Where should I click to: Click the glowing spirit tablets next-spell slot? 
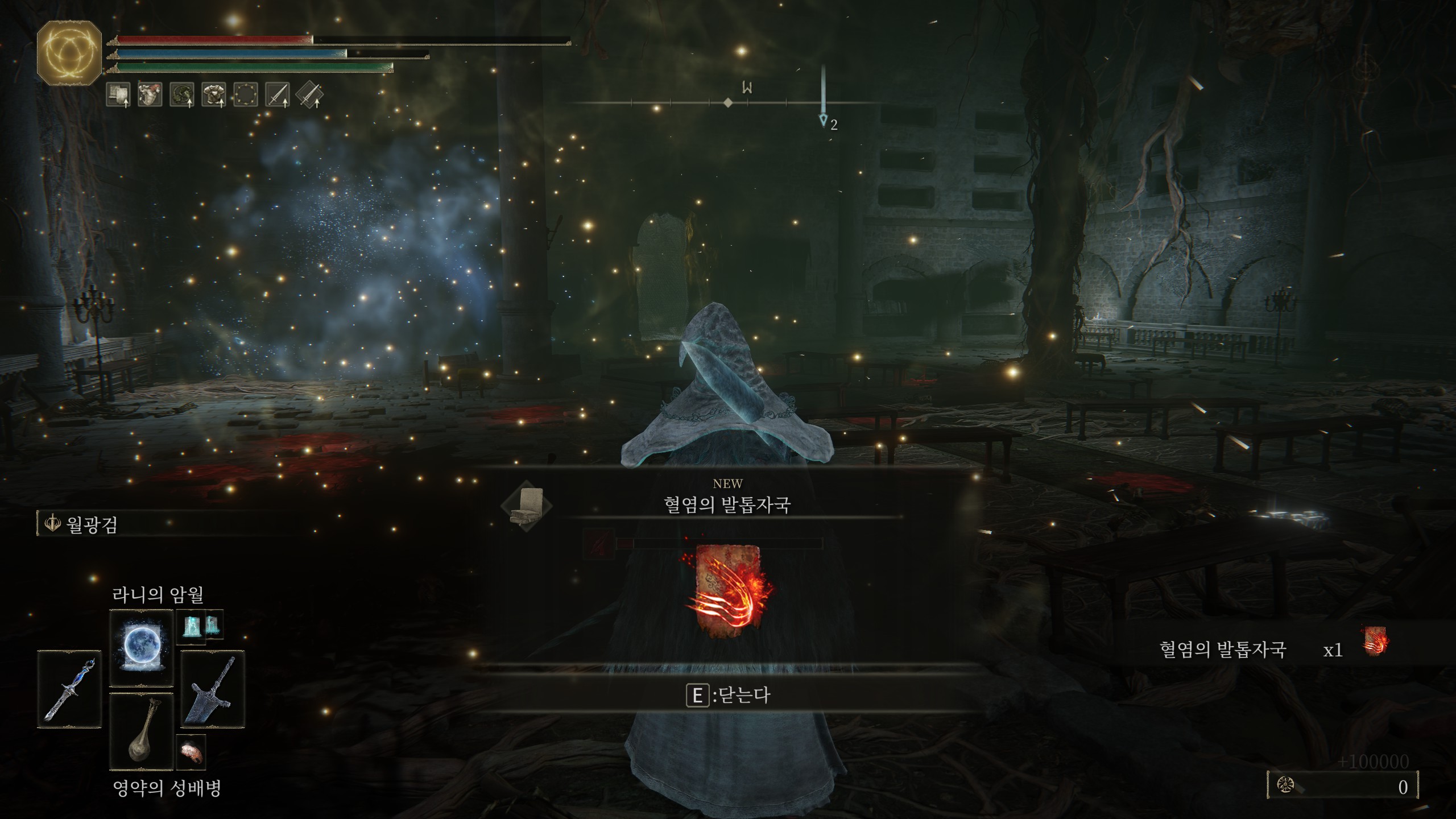pos(199,626)
